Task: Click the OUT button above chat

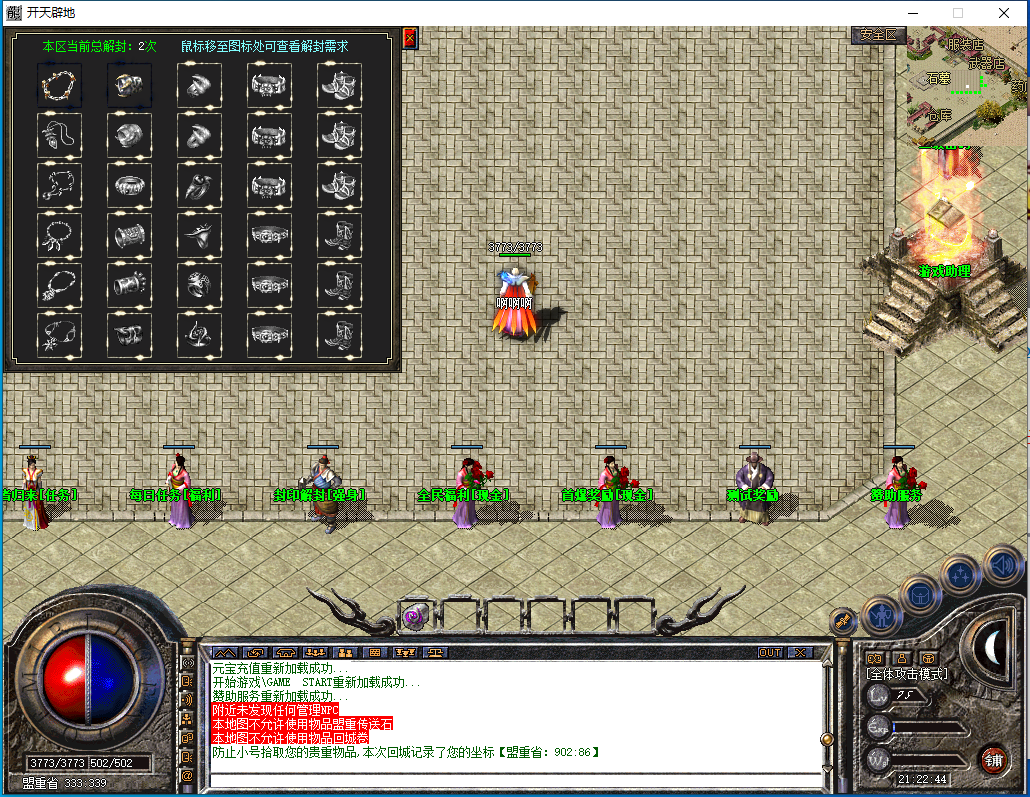Action: (x=769, y=652)
